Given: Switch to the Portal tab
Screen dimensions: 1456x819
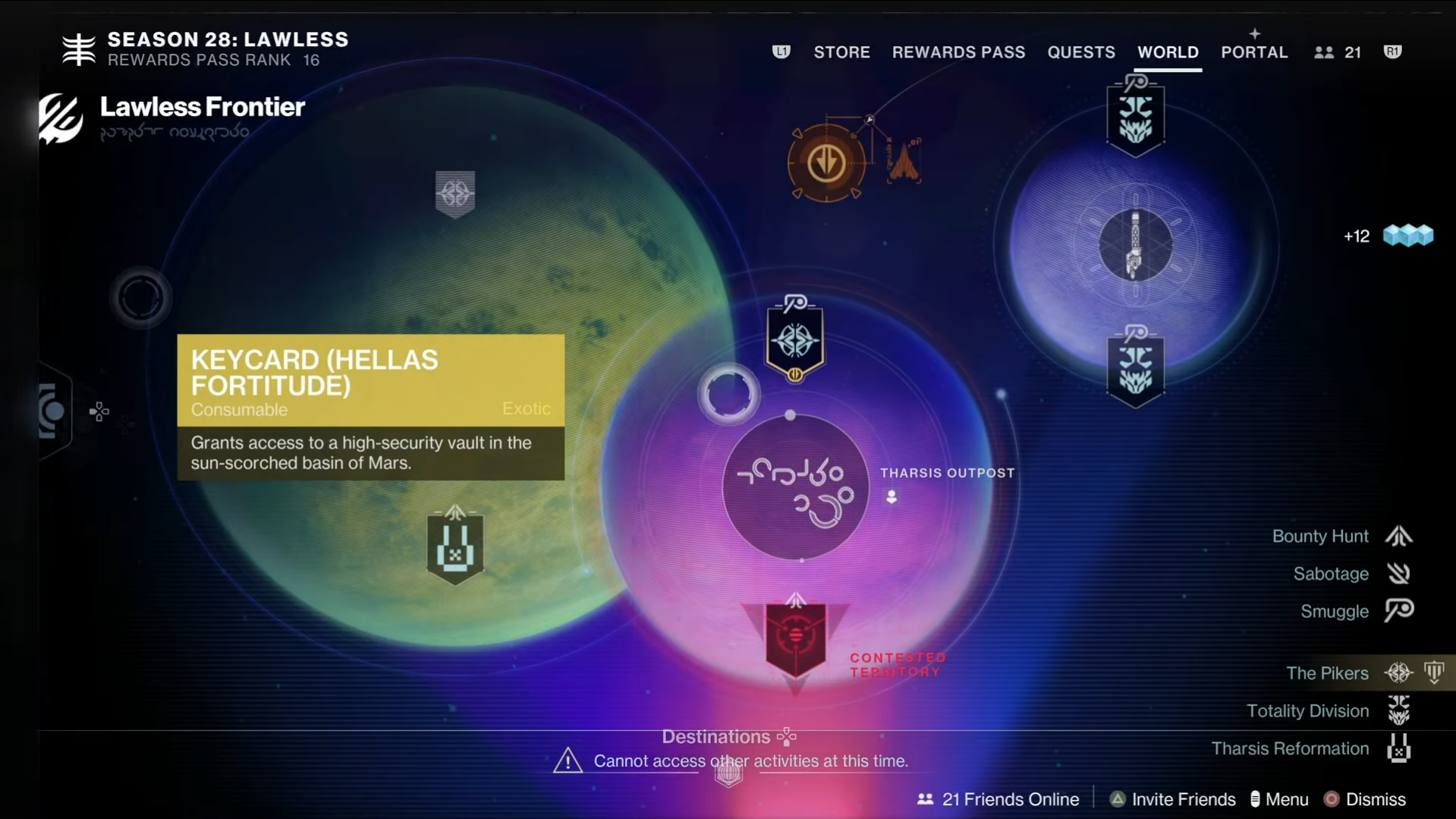Looking at the screenshot, I should pyautogui.click(x=1254, y=52).
